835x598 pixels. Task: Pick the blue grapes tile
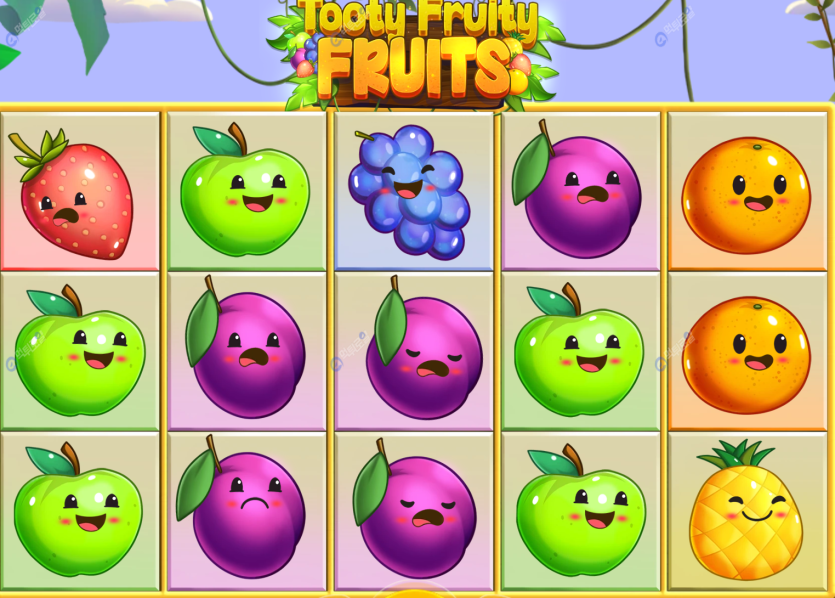(411, 191)
